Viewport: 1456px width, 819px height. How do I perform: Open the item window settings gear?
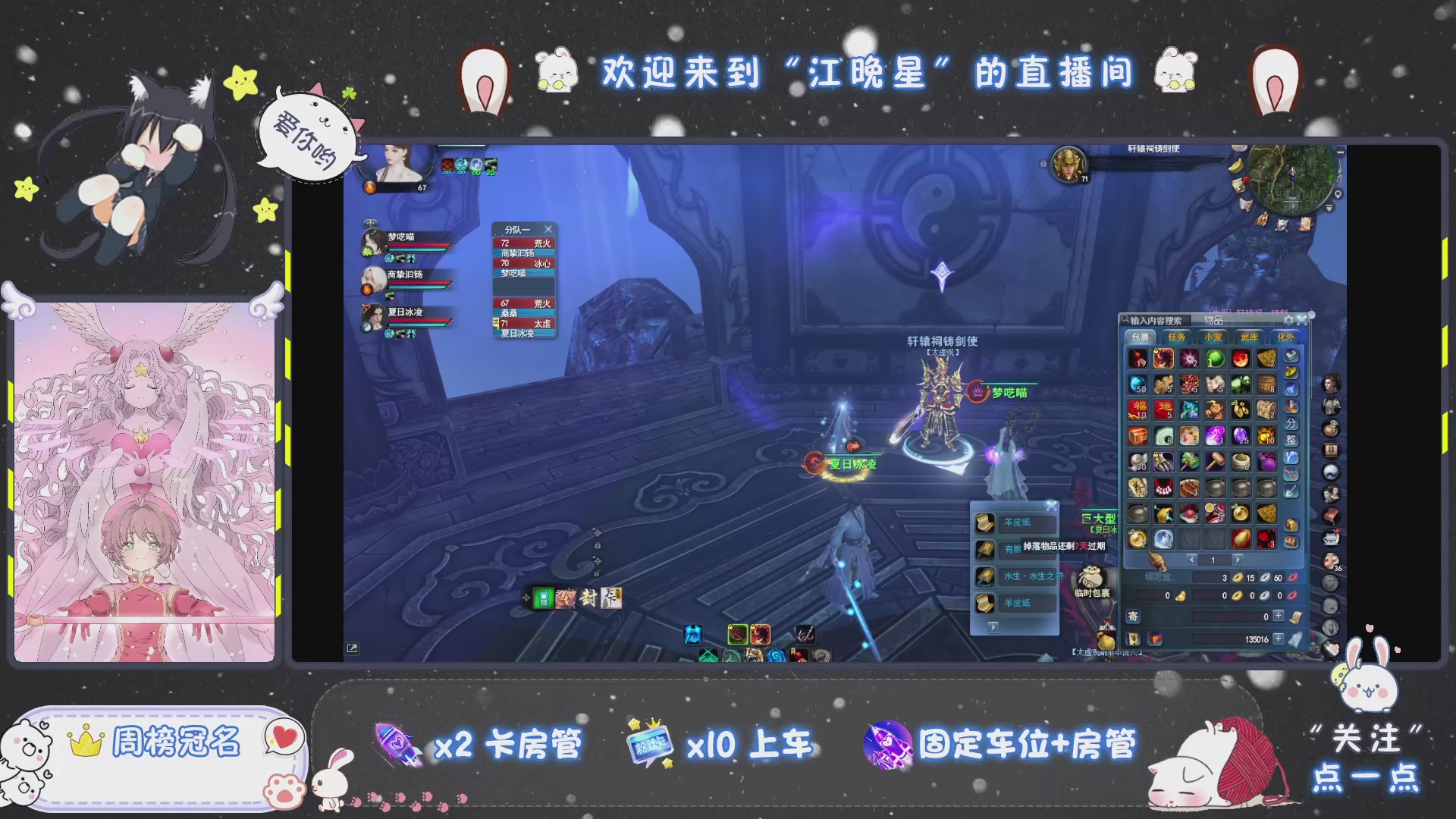tap(1288, 320)
